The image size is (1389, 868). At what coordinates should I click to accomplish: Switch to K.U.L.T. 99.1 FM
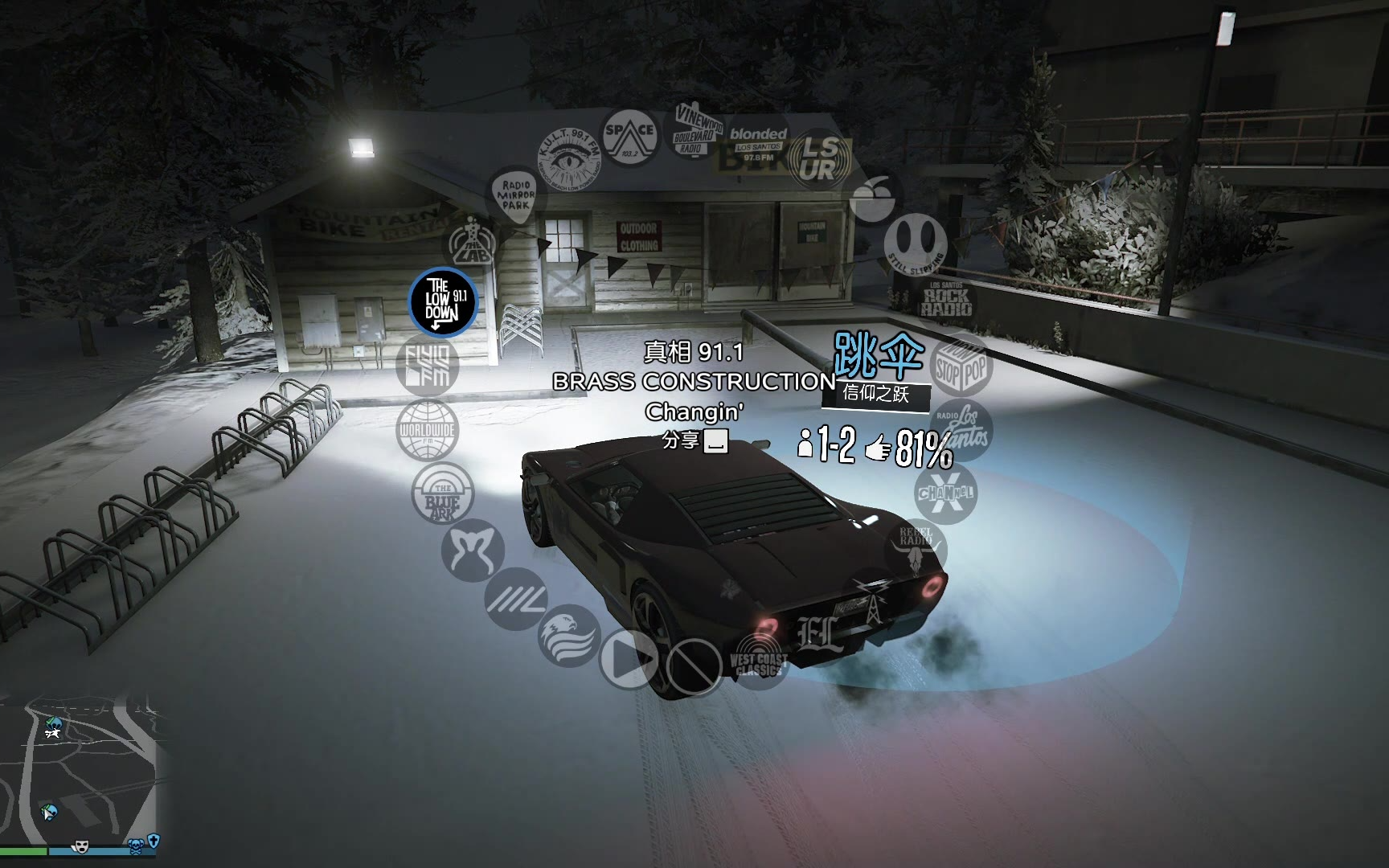[x=570, y=157]
